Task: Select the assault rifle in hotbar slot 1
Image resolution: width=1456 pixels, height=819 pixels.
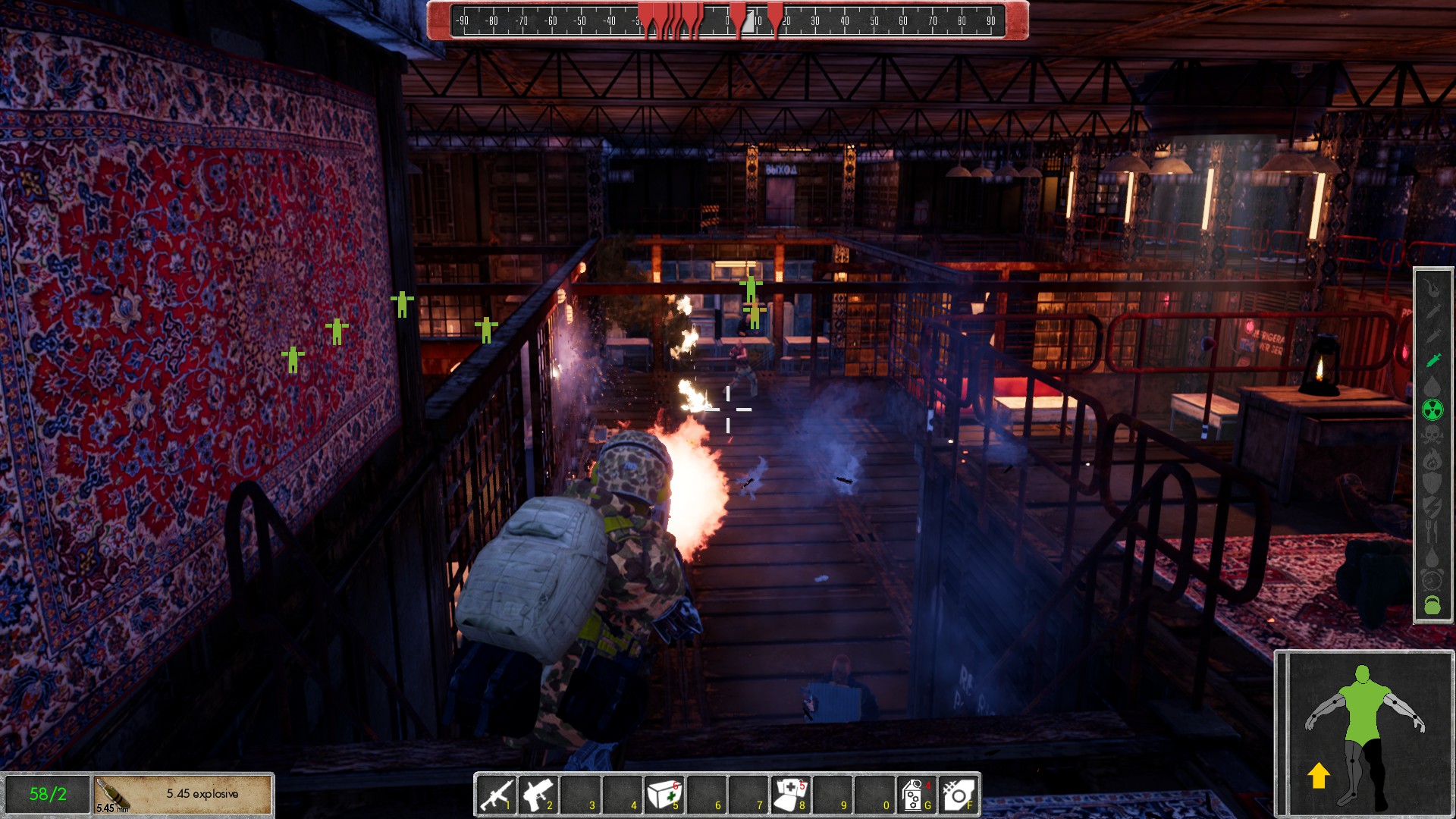Action: click(x=497, y=794)
